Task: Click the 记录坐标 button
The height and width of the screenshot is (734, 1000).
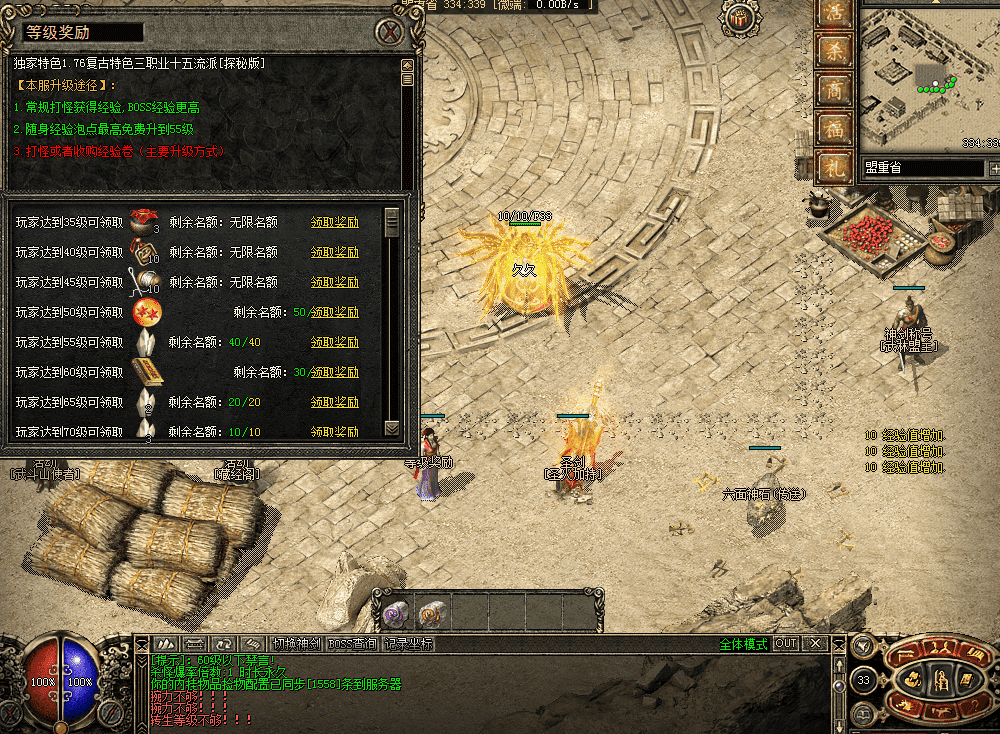Action: pos(408,644)
